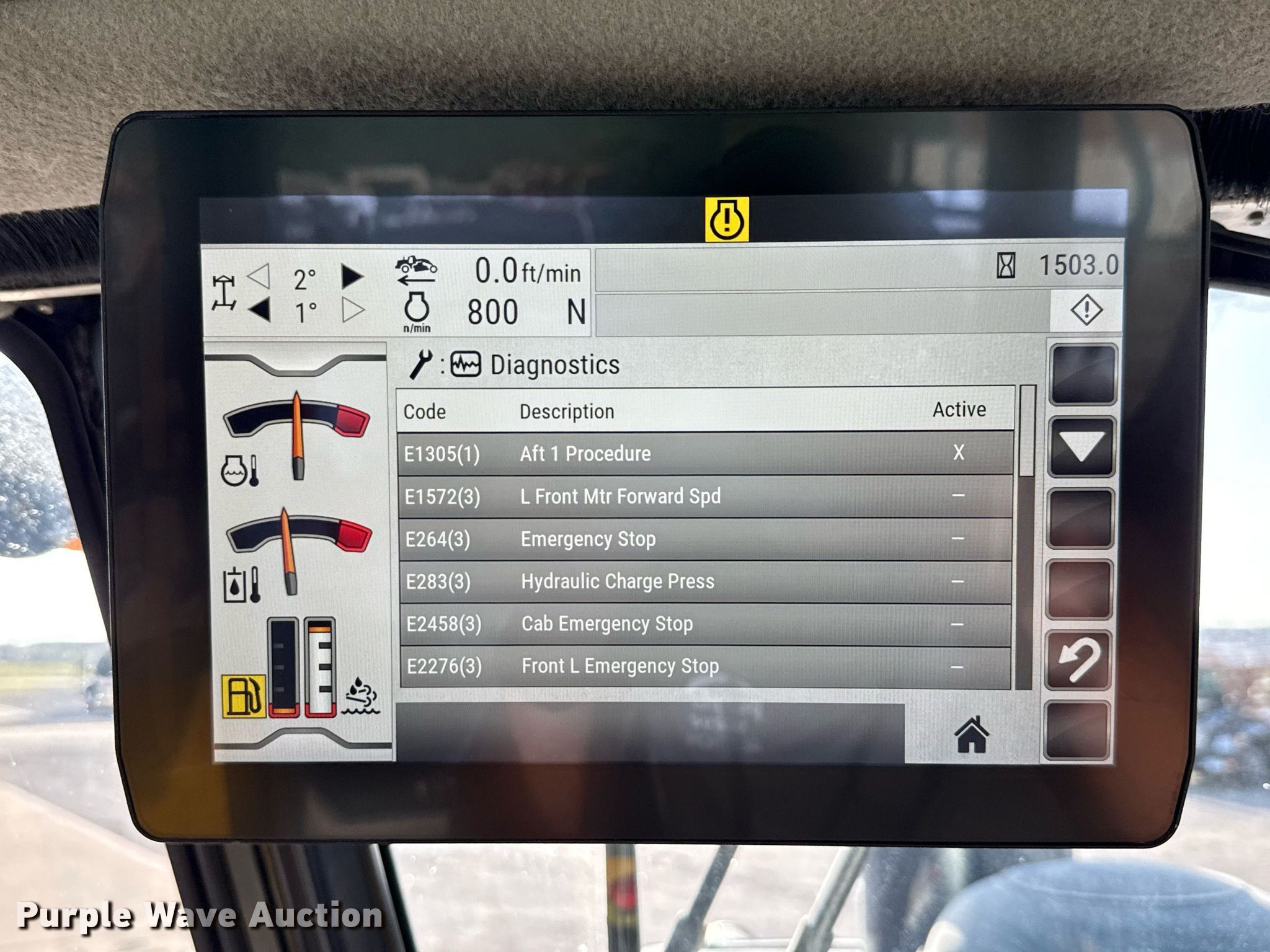Select the E1305(1) Aft 1 Procedure row
Viewport: 1270px width, 952px height.
pos(706,454)
